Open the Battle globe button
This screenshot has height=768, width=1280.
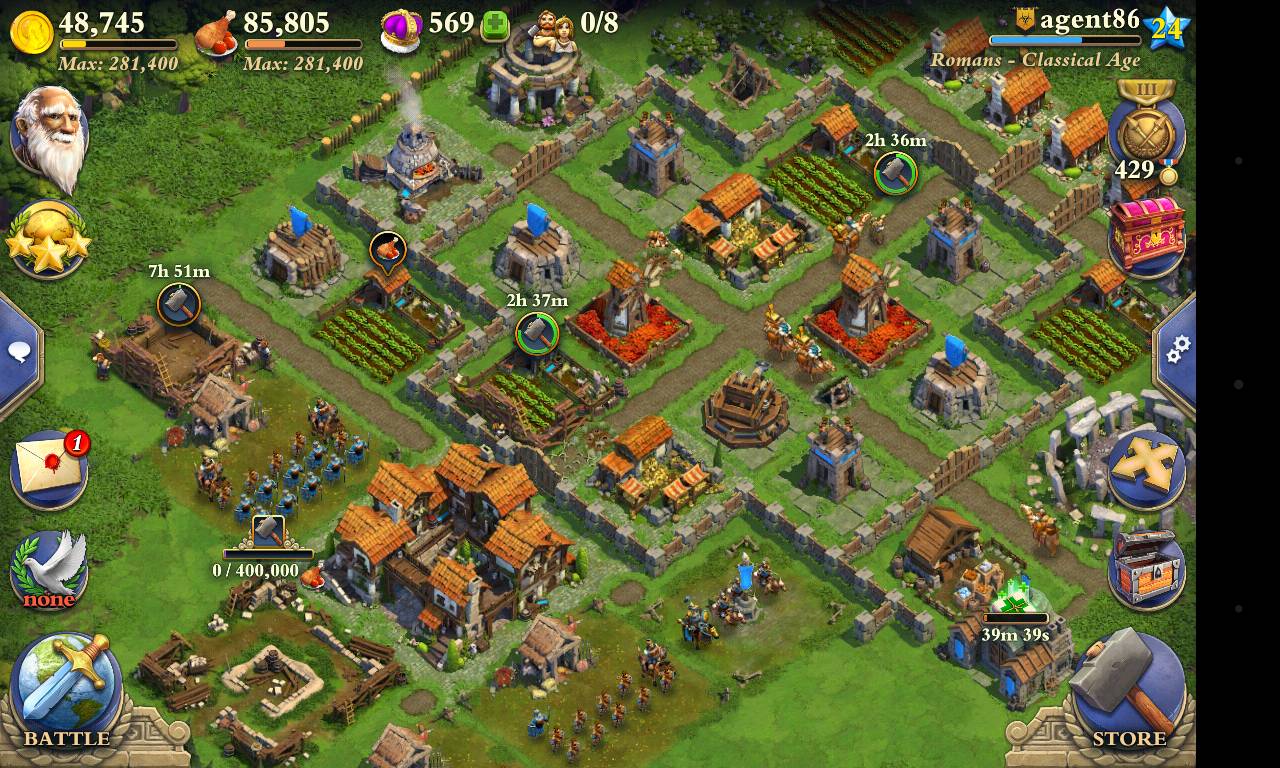(64, 688)
